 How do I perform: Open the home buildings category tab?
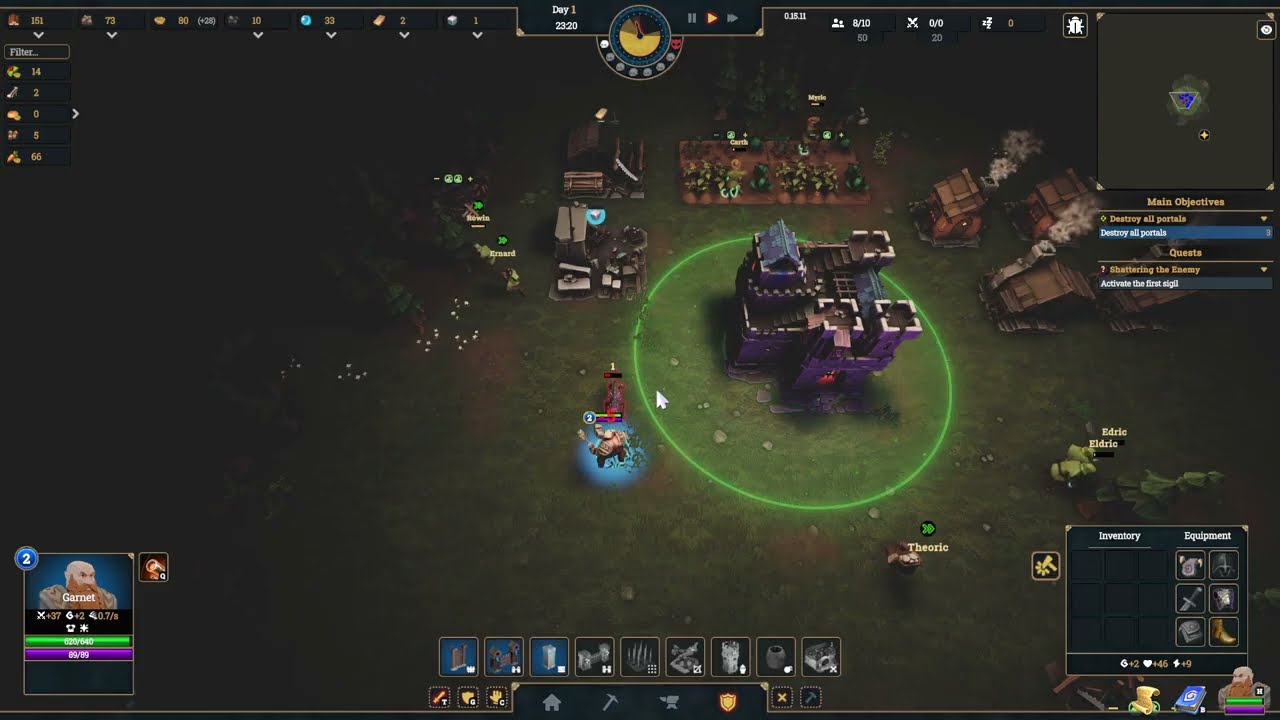click(x=551, y=702)
